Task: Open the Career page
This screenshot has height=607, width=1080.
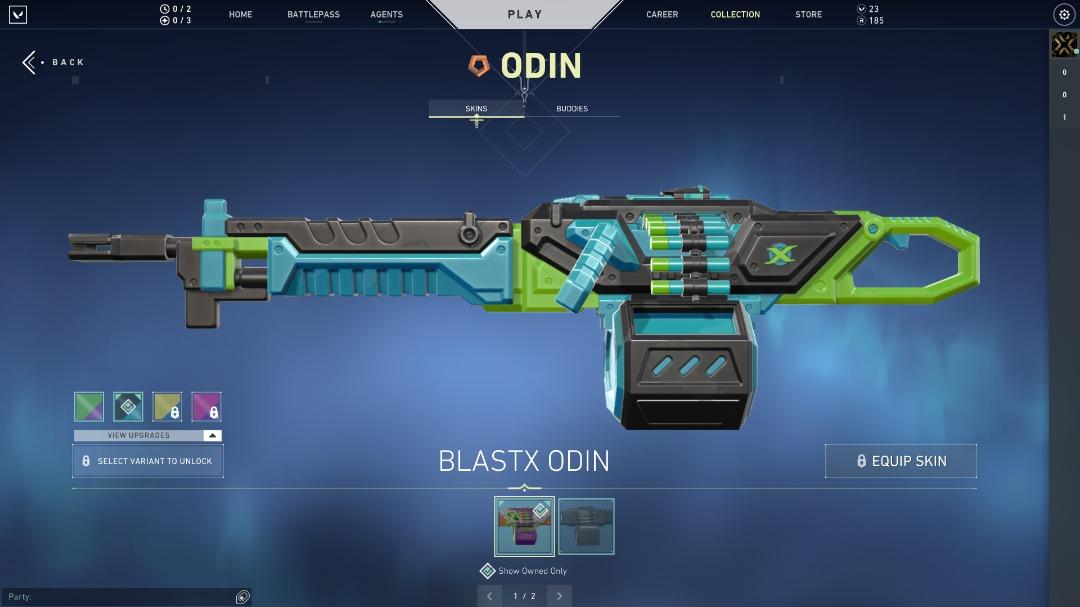Action: [x=662, y=15]
